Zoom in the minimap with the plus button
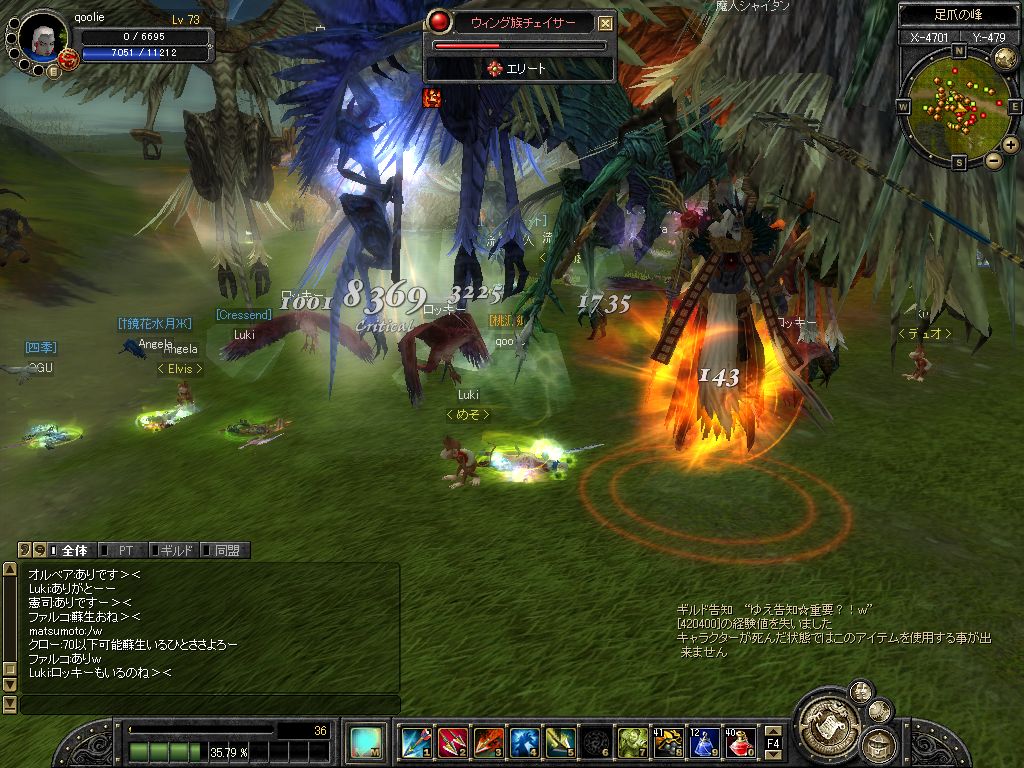1024x768 pixels. [x=1010, y=145]
